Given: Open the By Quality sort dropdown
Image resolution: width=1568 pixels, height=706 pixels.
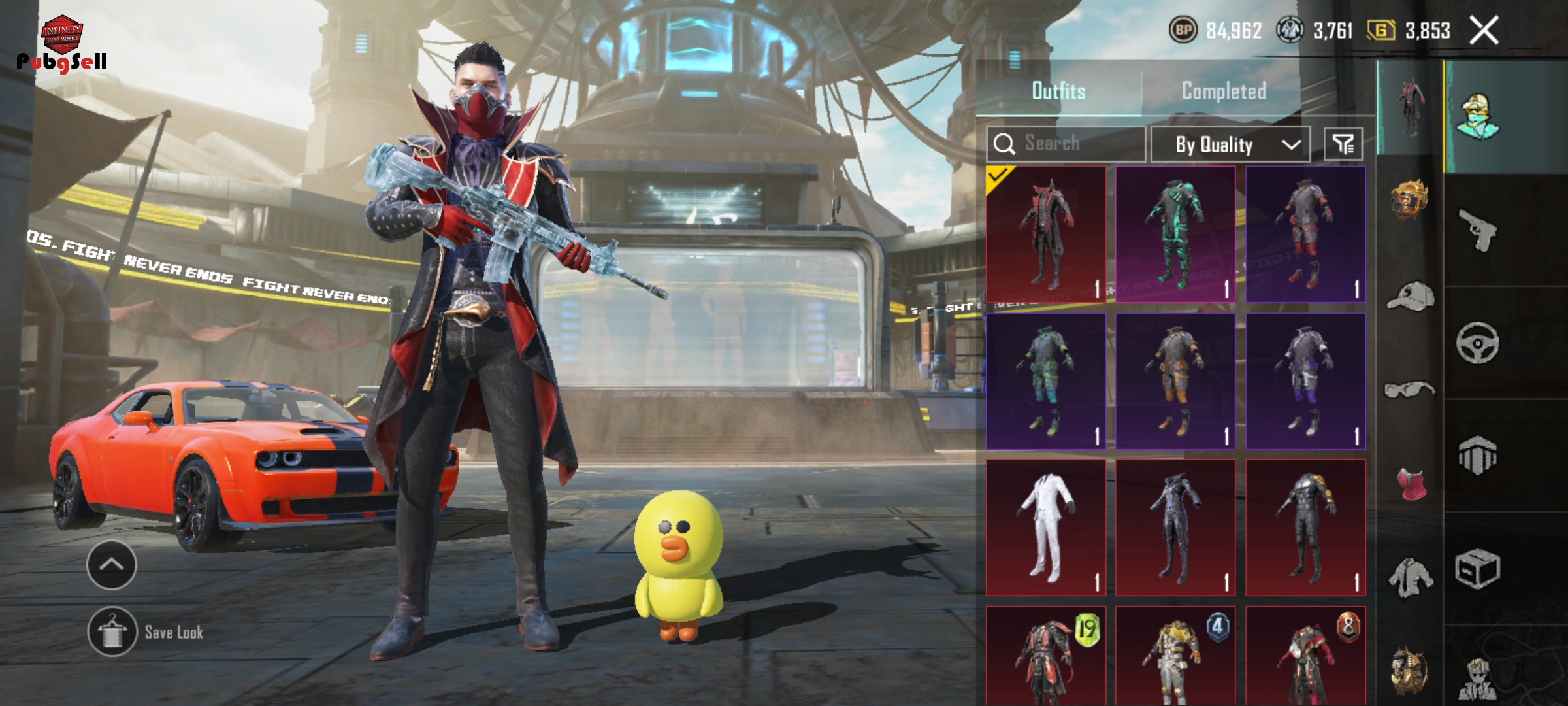Looking at the screenshot, I should click(1230, 144).
